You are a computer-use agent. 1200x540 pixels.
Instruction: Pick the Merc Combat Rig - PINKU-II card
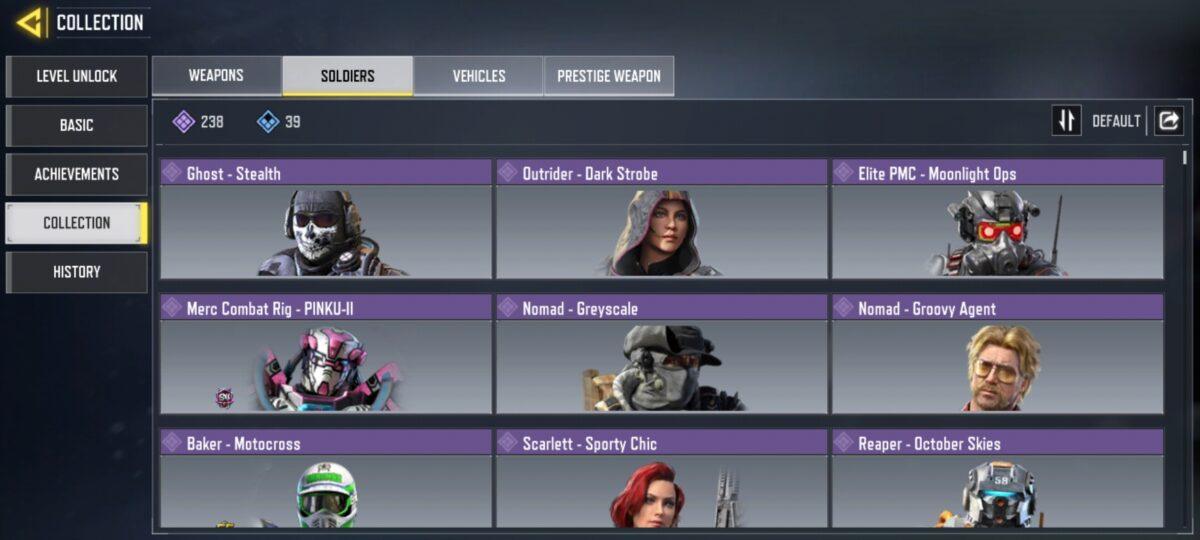[326, 354]
